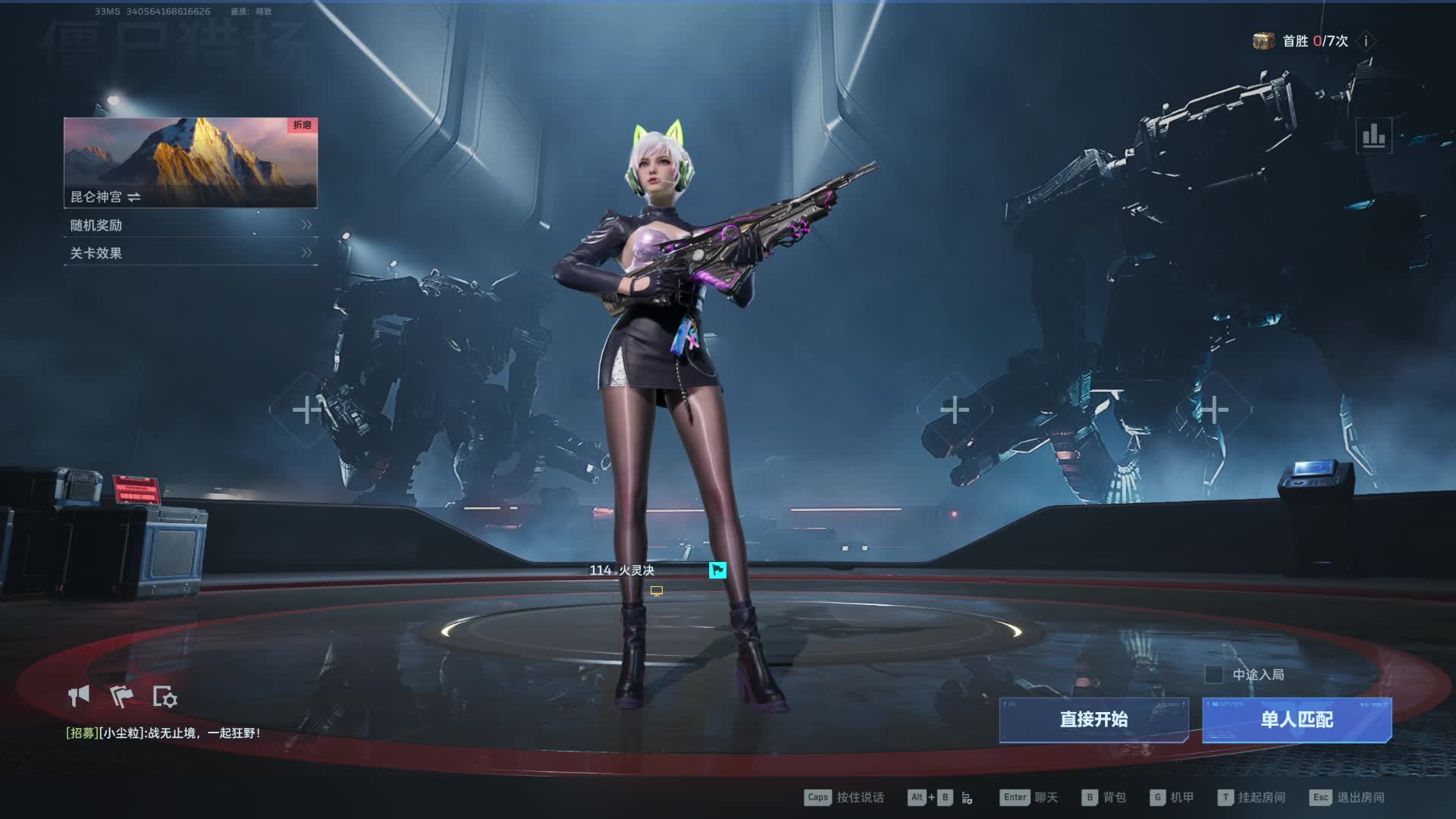
Task: Open the recruitment chat message
Action: [x=163, y=733]
